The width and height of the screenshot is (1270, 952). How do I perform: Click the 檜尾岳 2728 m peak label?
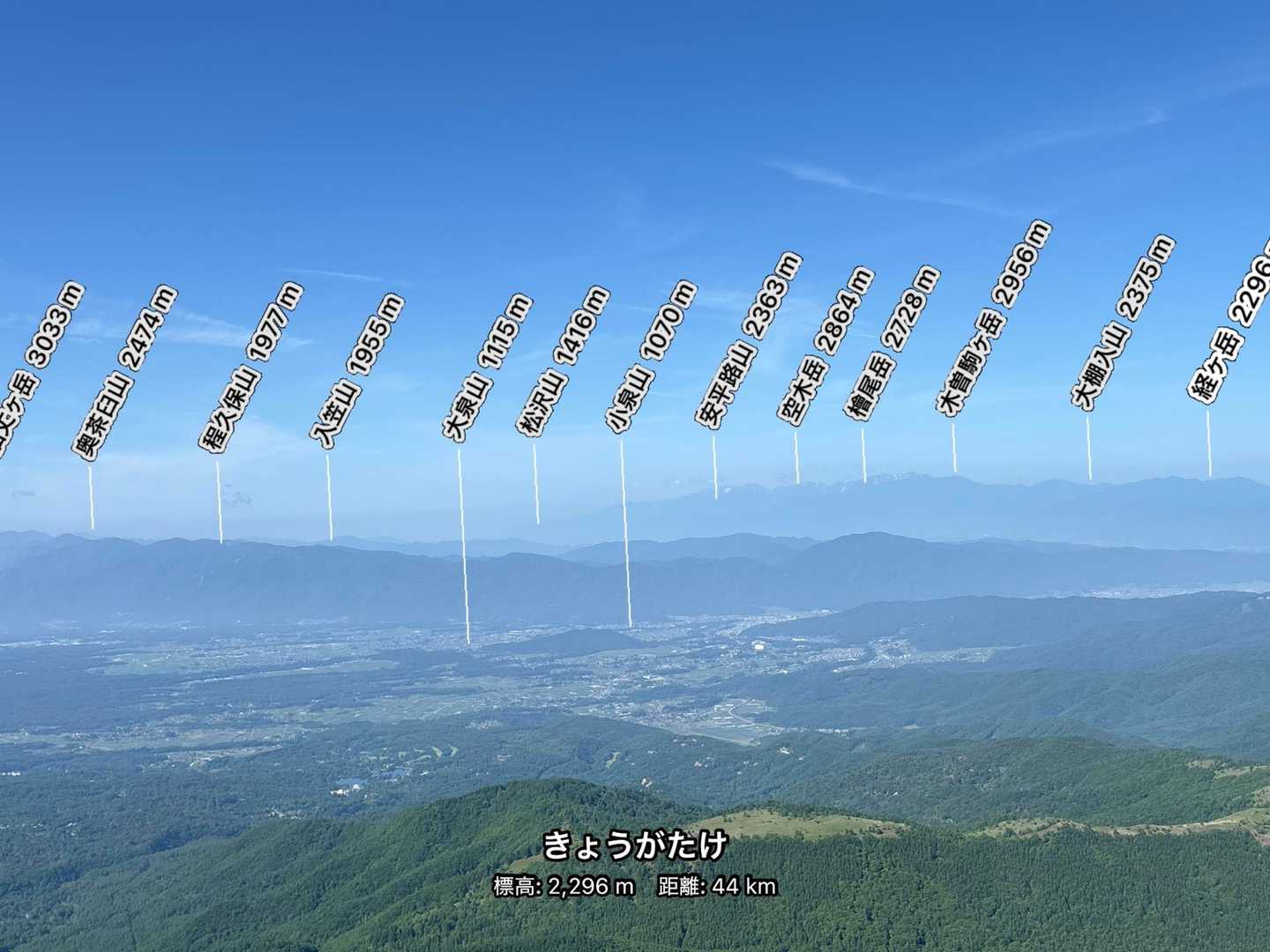click(x=896, y=341)
